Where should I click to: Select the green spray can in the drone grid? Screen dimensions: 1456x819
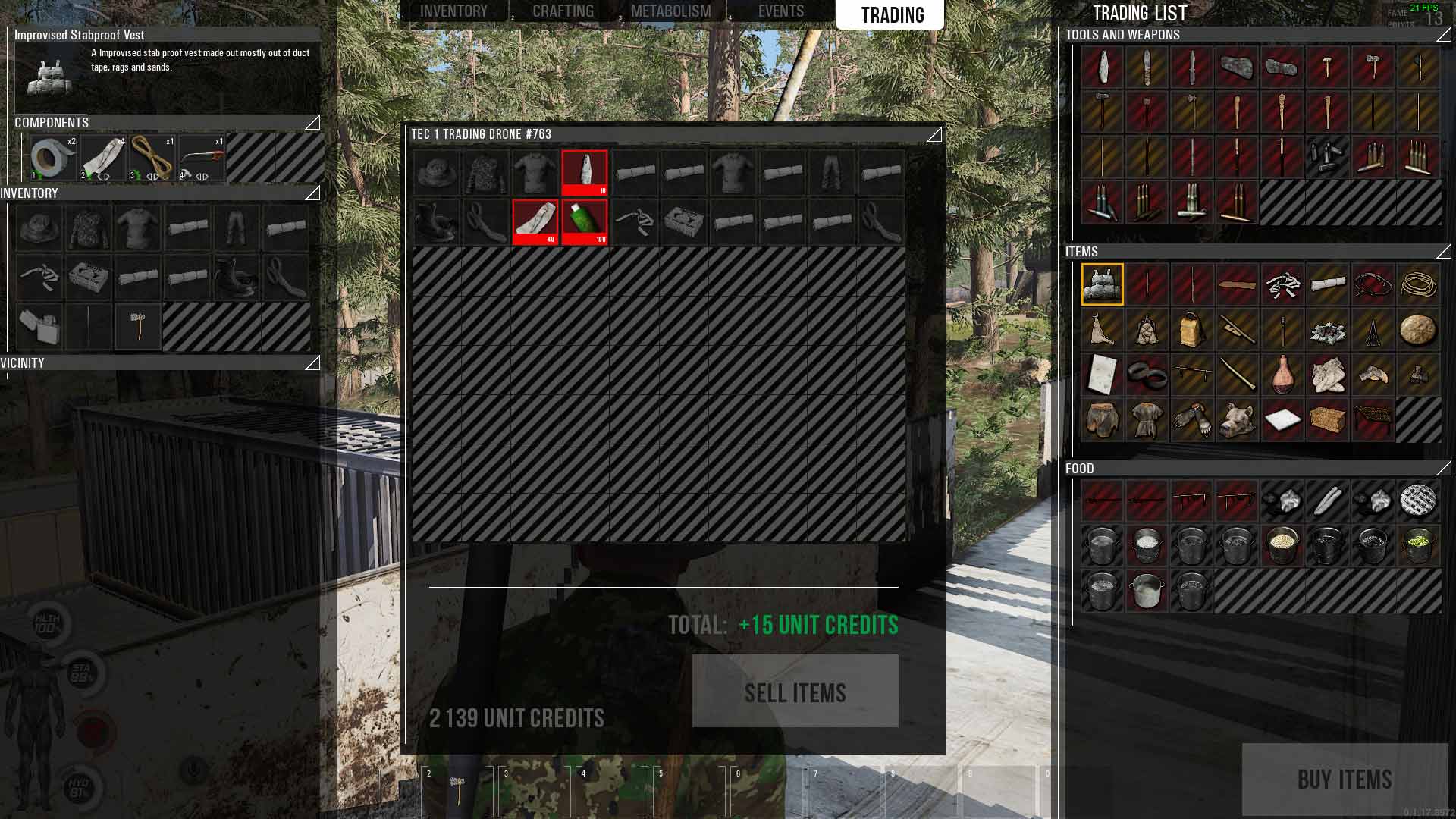click(x=585, y=220)
